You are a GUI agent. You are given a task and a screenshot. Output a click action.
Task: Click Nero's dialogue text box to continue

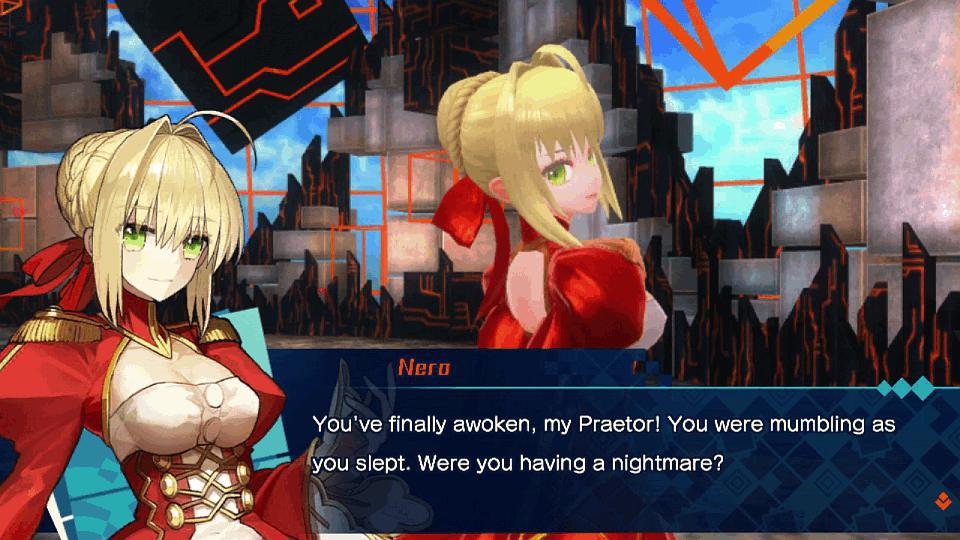tap(600, 445)
